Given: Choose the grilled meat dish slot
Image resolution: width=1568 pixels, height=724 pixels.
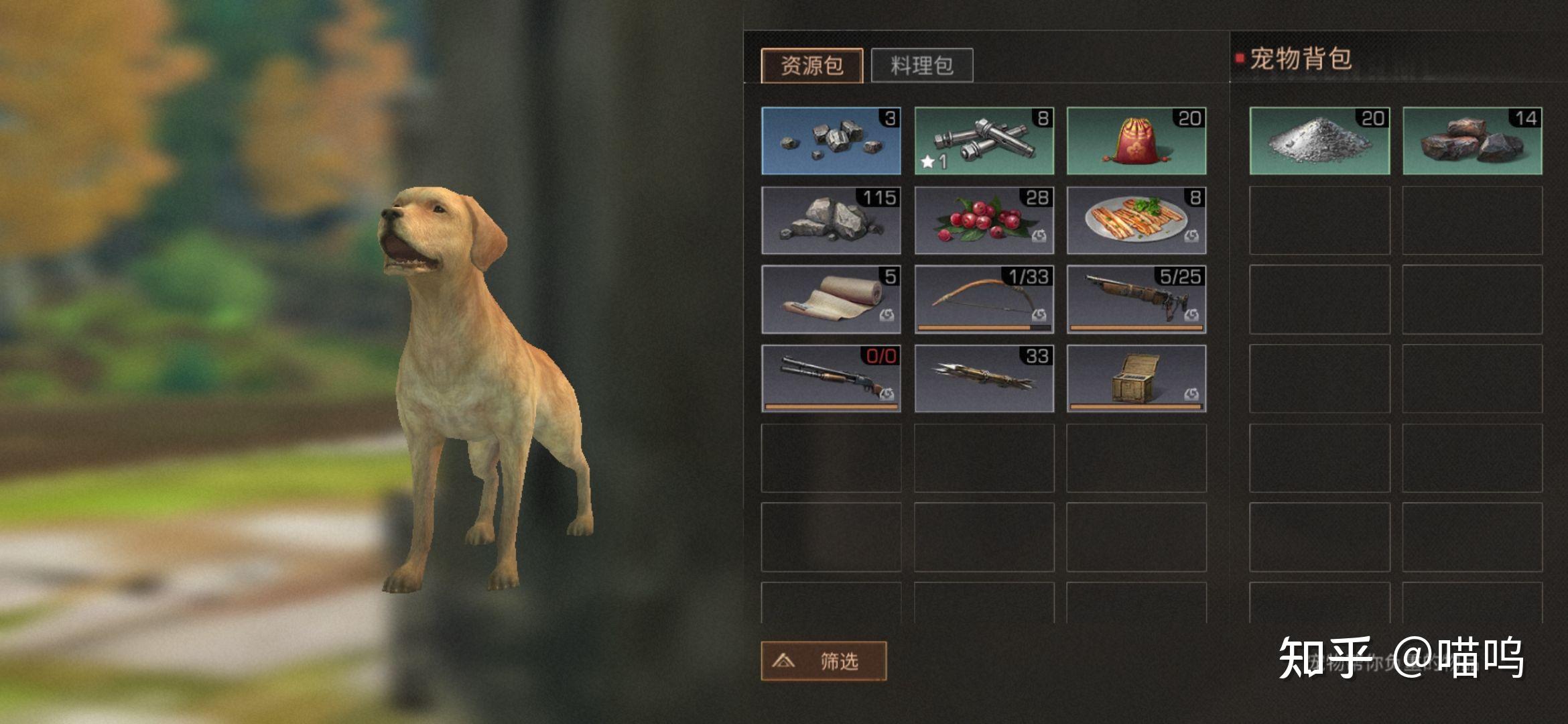Looking at the screenshot, I should point(1136,220).
